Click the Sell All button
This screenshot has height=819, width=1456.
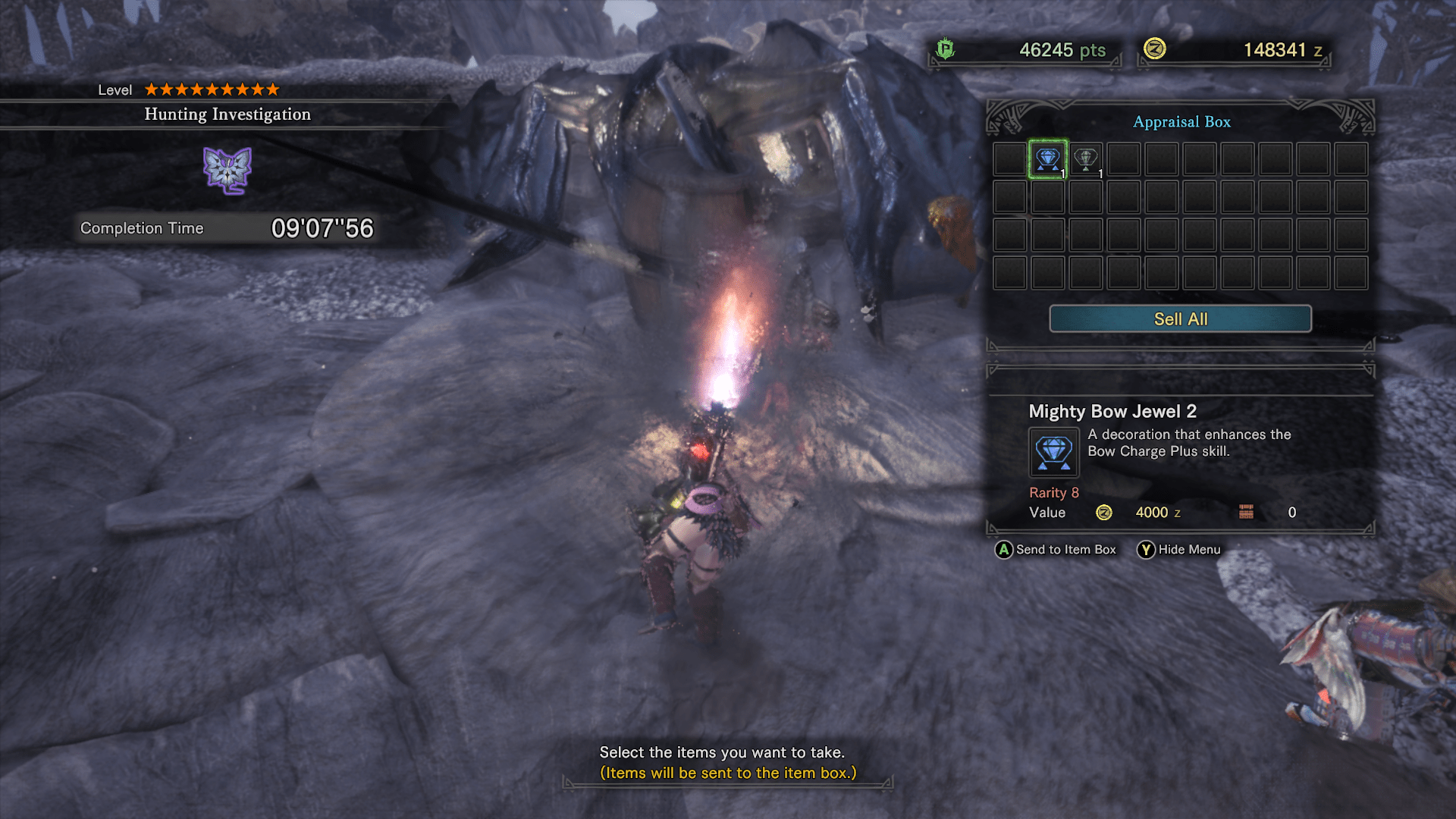[1180, 319]
